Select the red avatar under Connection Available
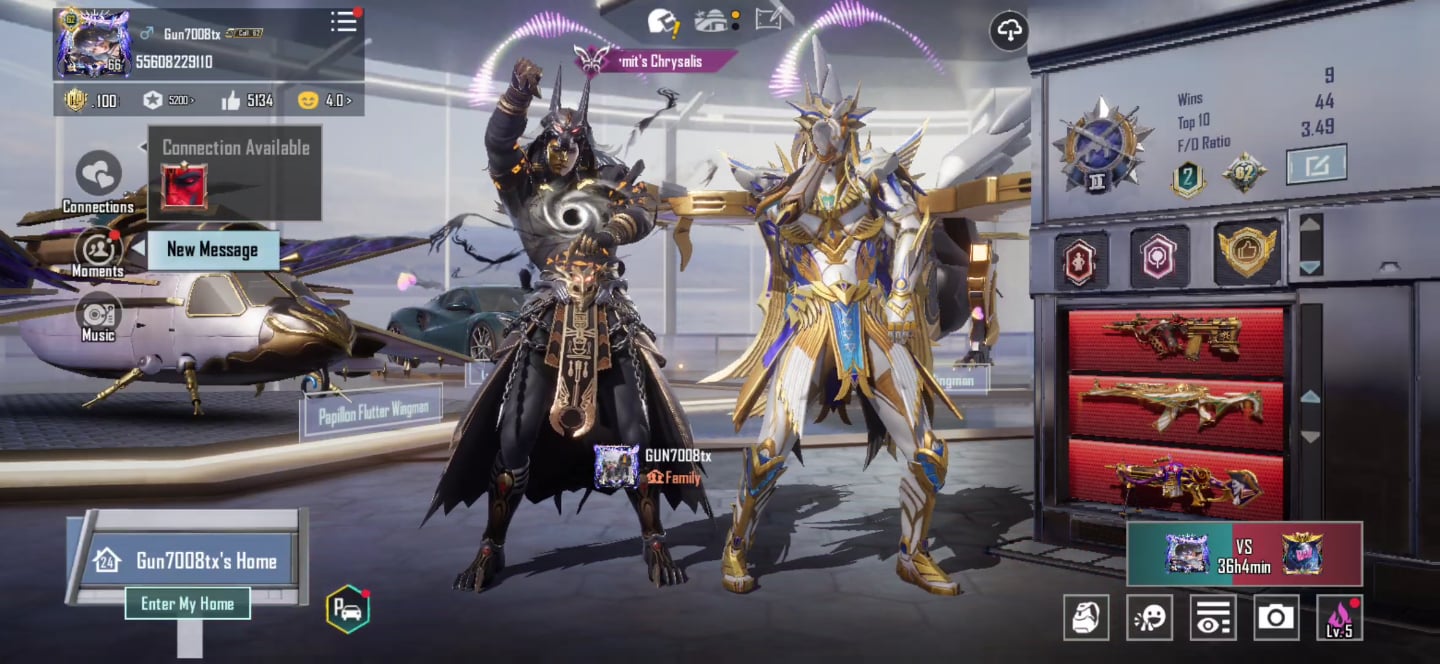This screenshot has width=1440, height=664. tap(185, 186)
